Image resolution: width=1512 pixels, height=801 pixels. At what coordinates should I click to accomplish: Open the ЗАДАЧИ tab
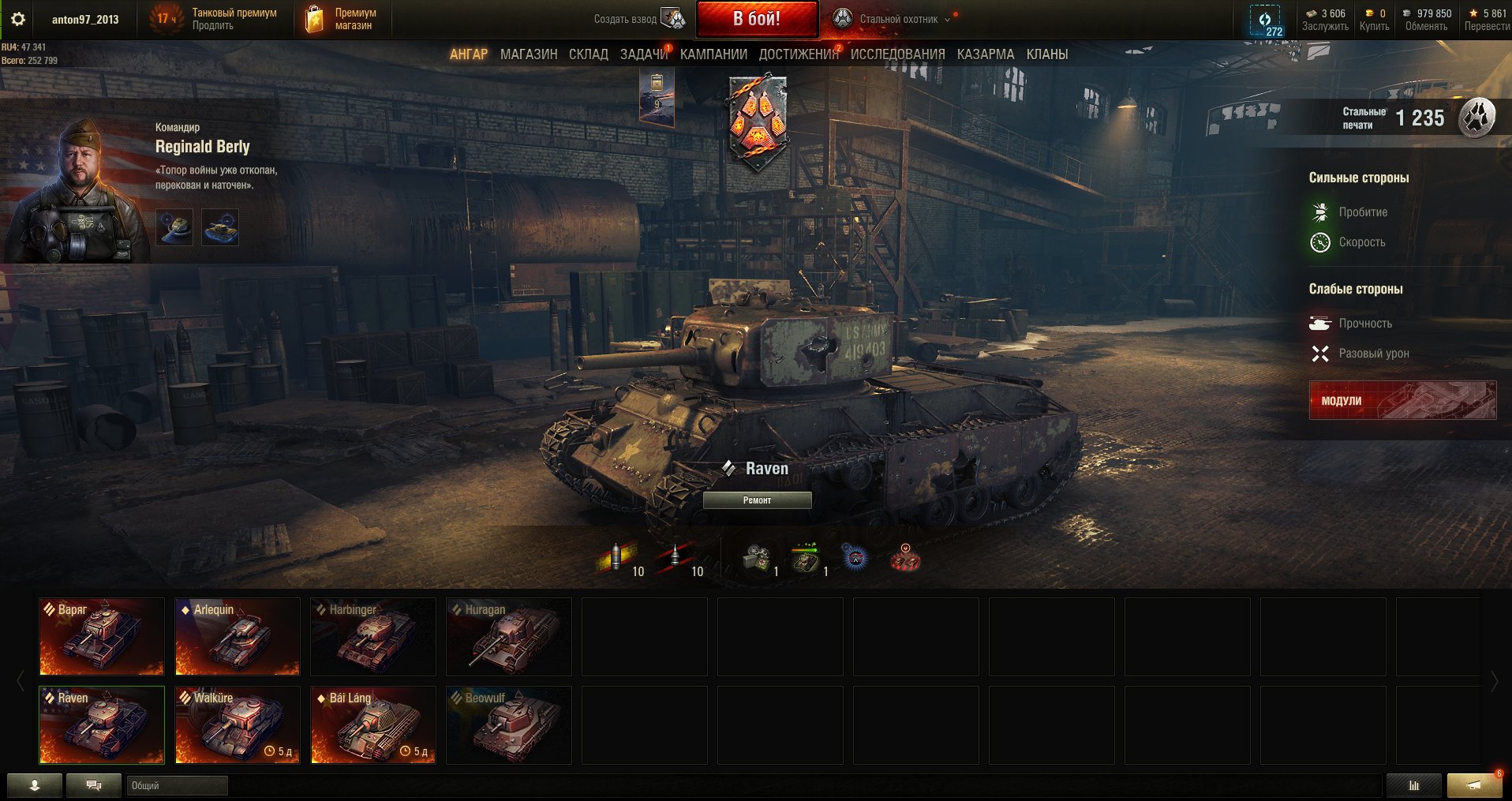tap(643, 54)
